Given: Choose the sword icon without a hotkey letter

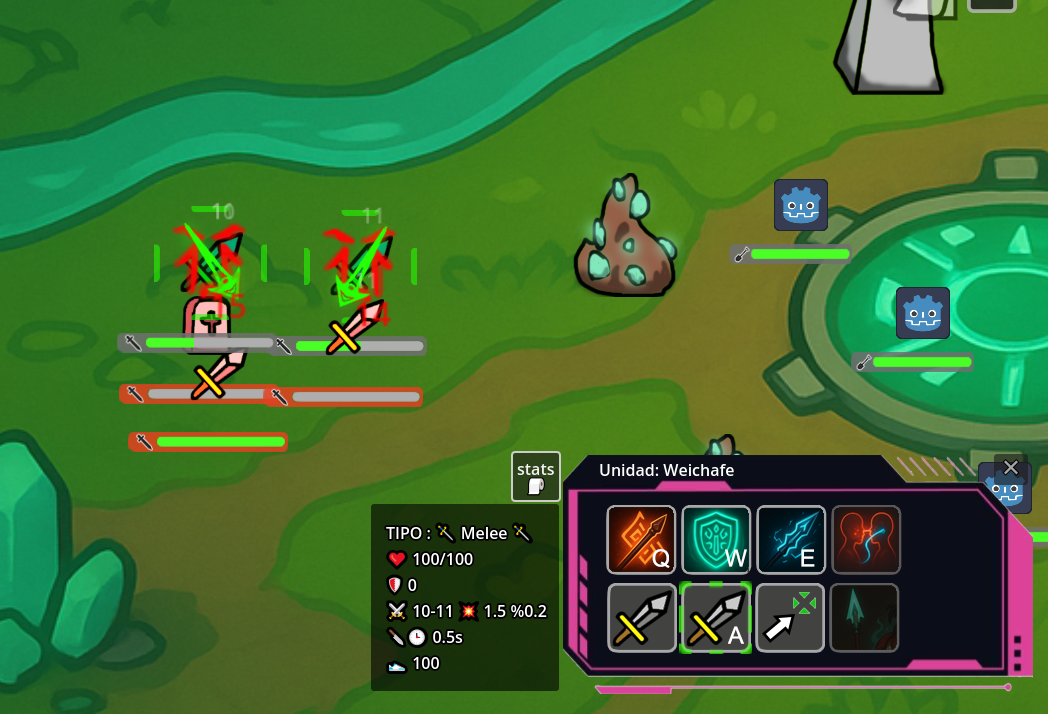Looking at the screenshot, I should (641, 618).
